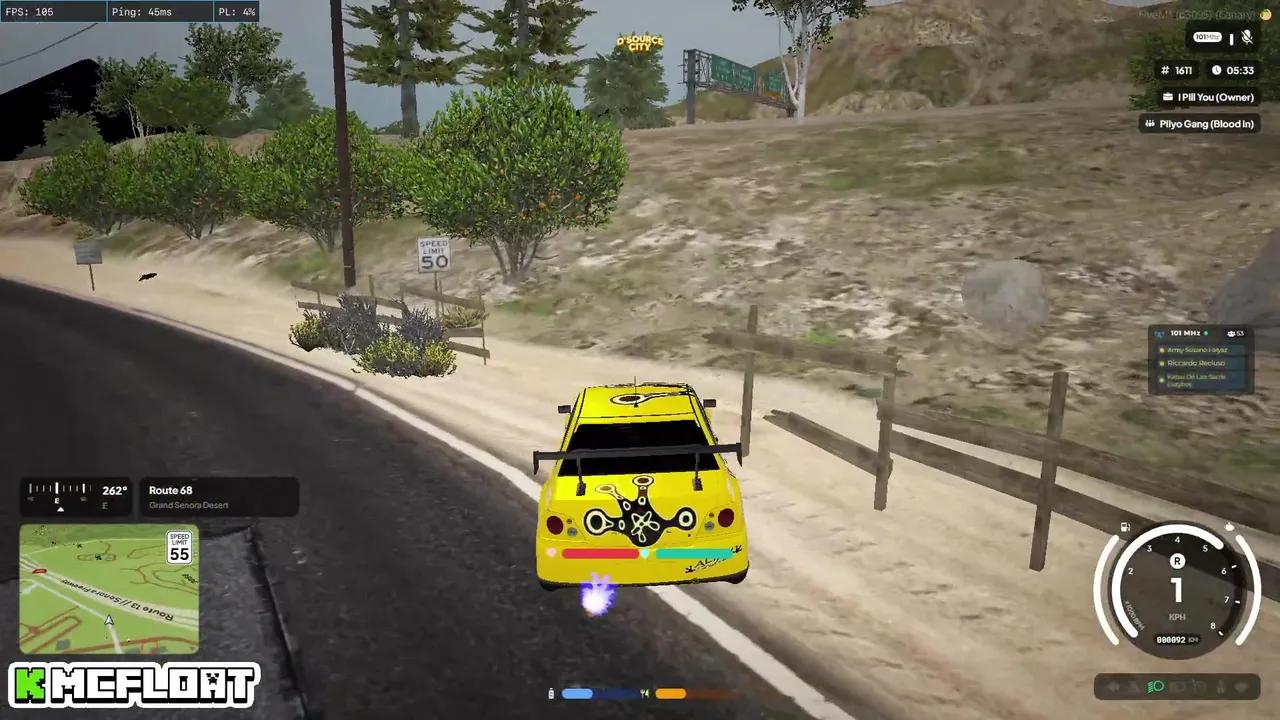The height and width of the screenshot is (720, 1280).
Task: Click the fuel pump icon above the speedometer
Action: point(1124,525)
